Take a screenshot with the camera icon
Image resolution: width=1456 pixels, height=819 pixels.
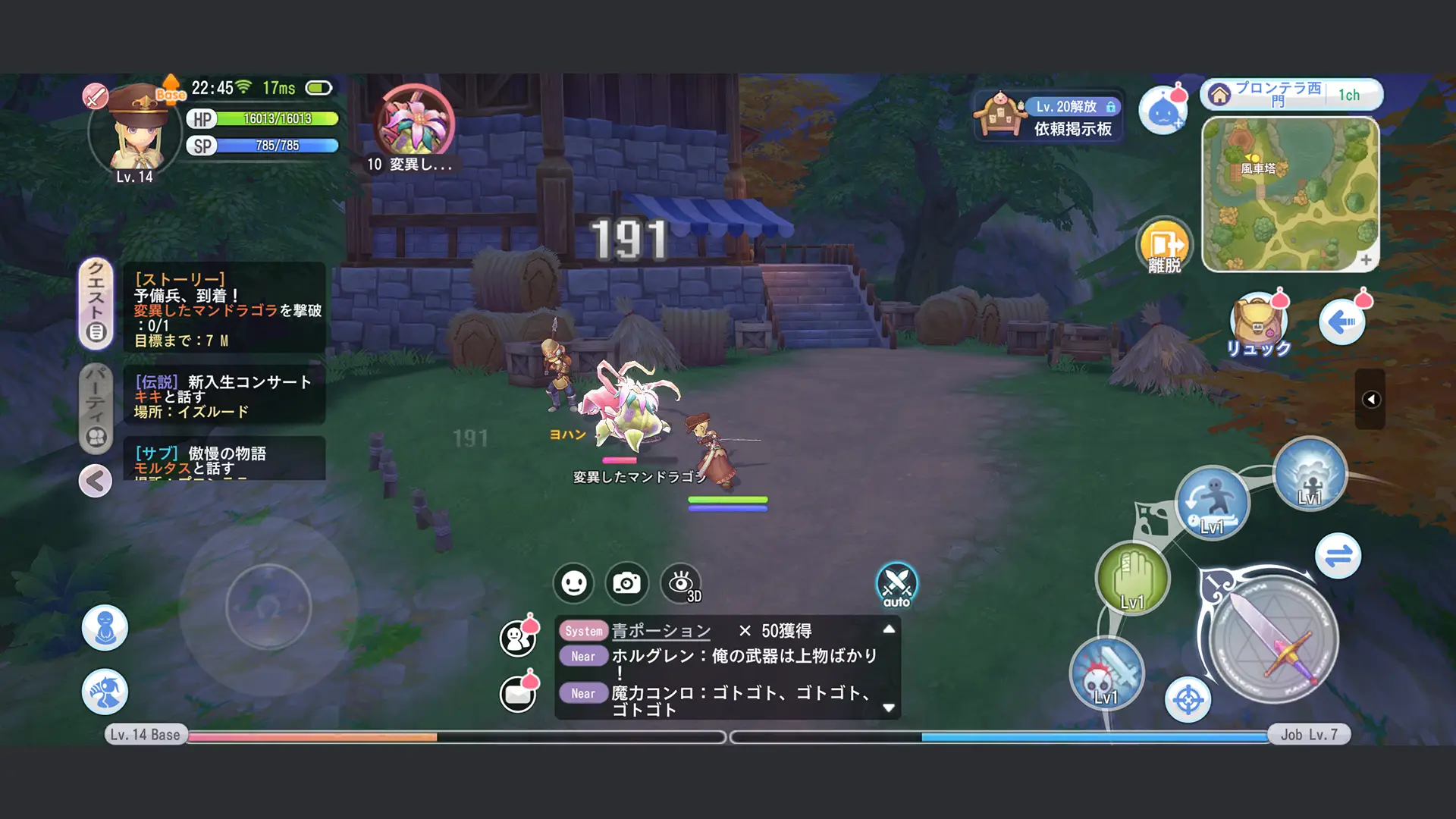click(626, 583)
